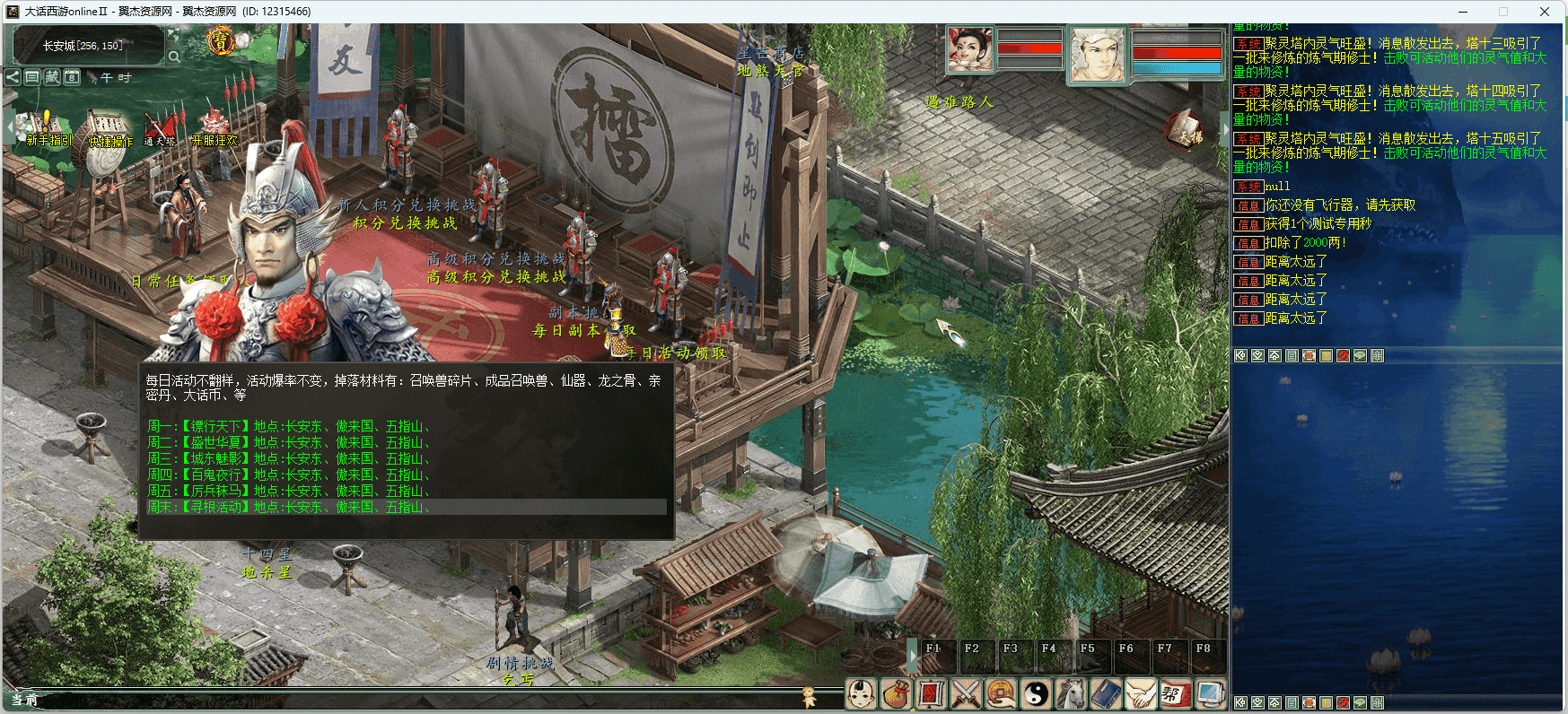This screenshot has height=714, width=1568.
Task: Open the character face icon menu
Action: [x=862, y=693]
